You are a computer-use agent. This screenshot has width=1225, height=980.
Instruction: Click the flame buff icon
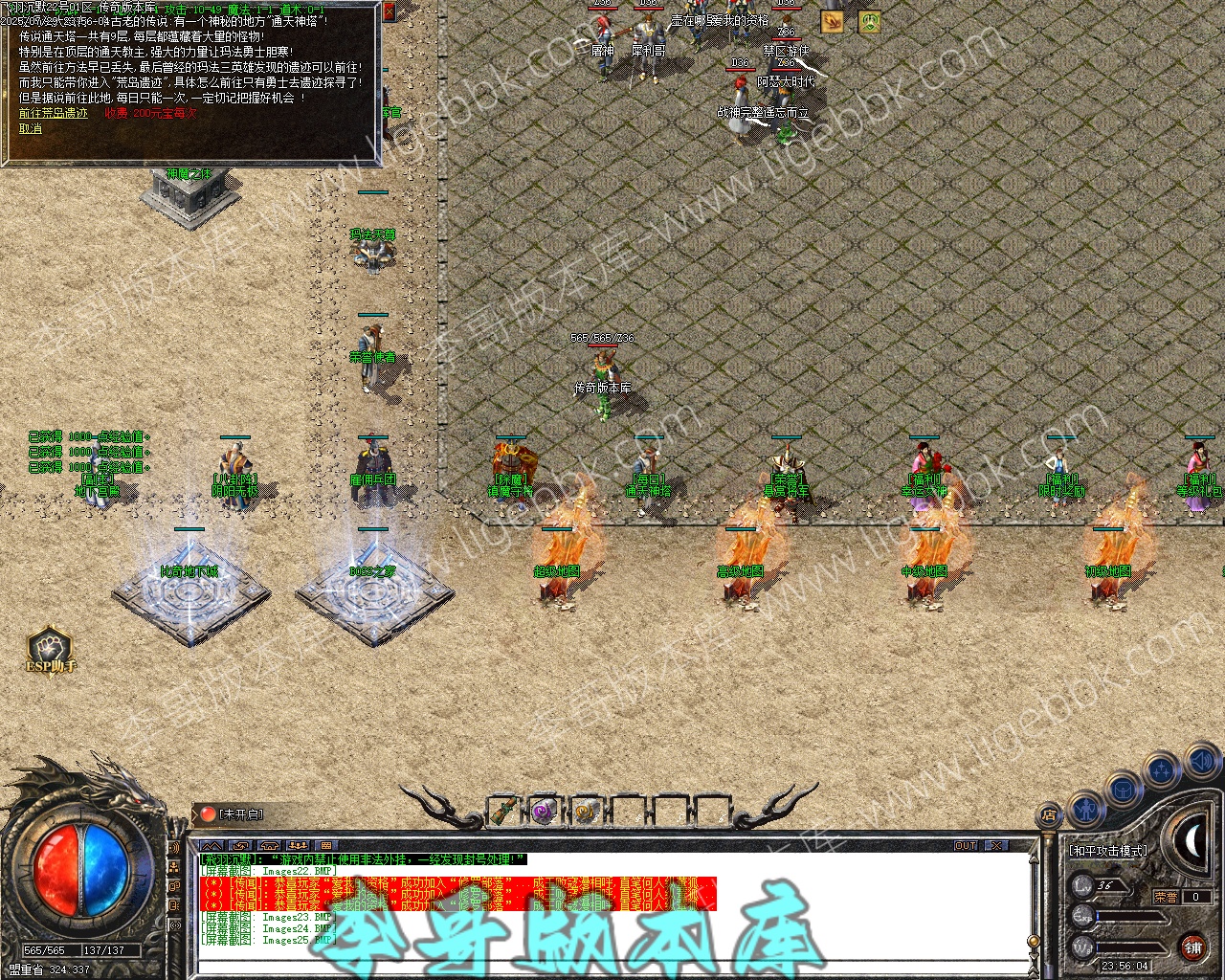point(832,21)
